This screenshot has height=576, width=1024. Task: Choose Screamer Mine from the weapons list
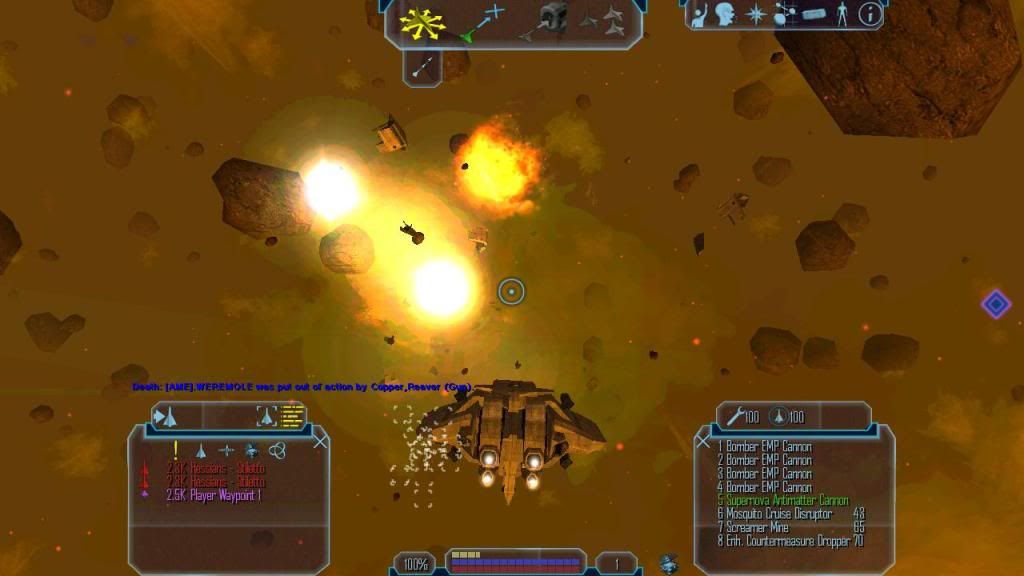click(758, 527)
